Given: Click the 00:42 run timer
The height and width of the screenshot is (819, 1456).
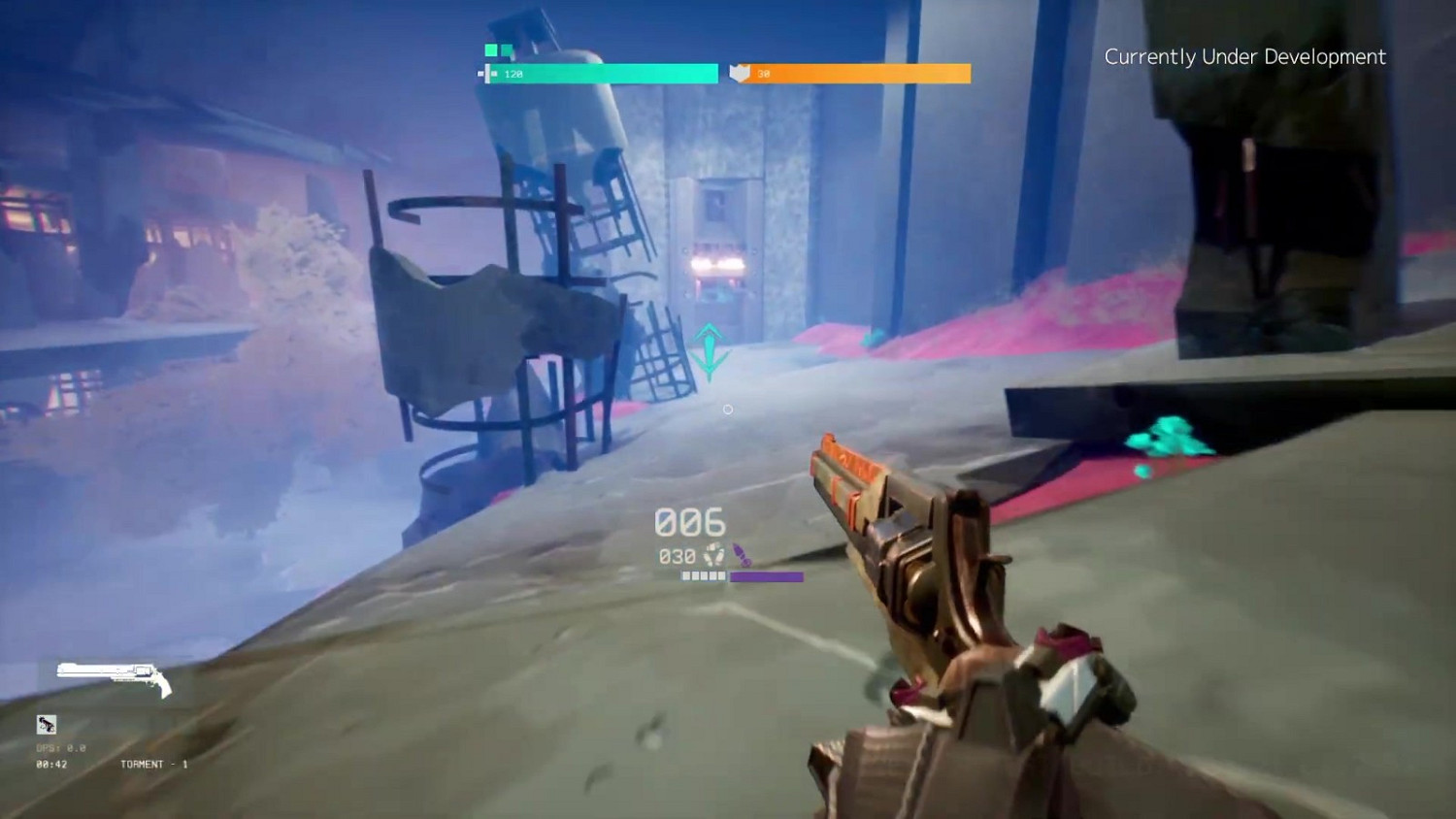Looking at the screenshot, I should coord(50,764).
